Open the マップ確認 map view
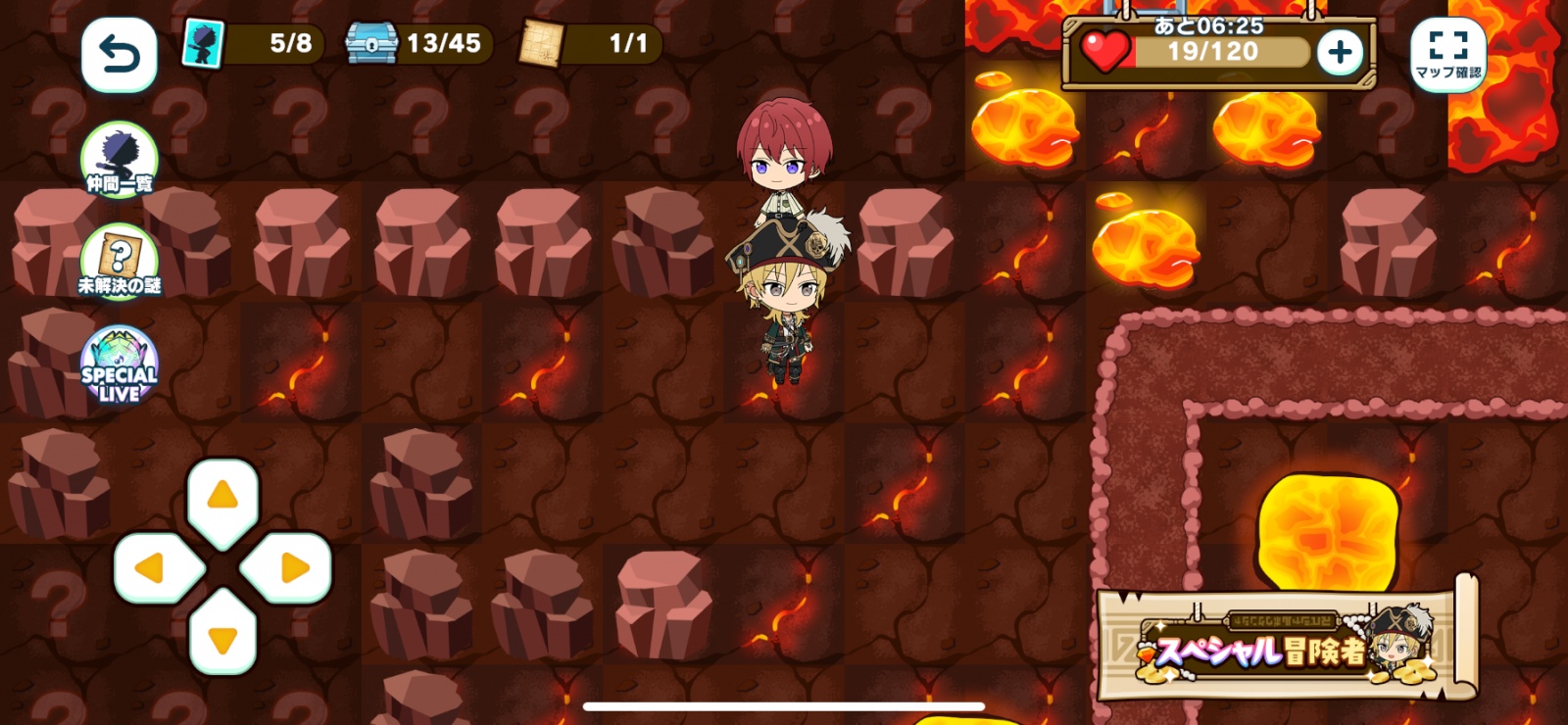1568x725 pixels. click(1447, 55)
